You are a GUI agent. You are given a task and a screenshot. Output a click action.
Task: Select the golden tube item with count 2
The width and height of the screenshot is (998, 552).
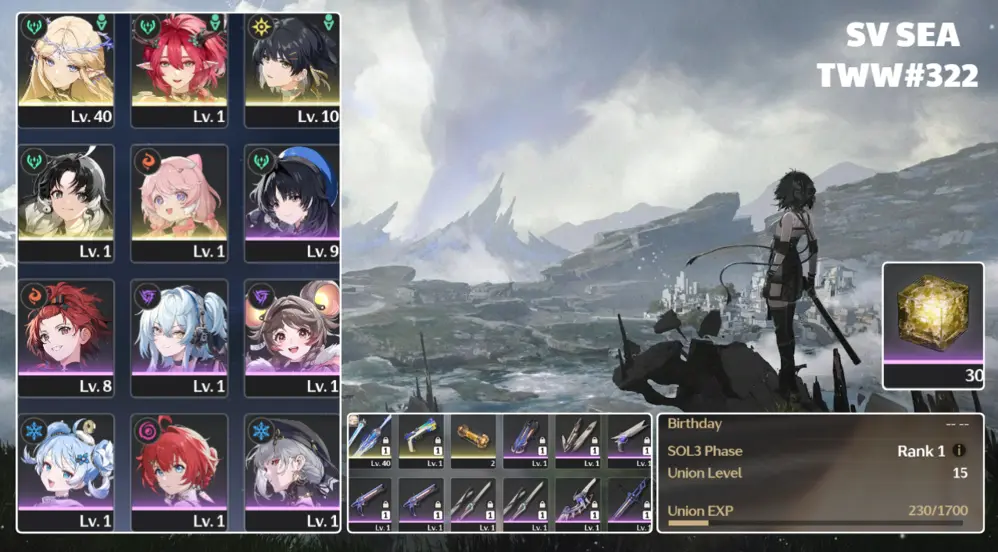pos(474,441)
